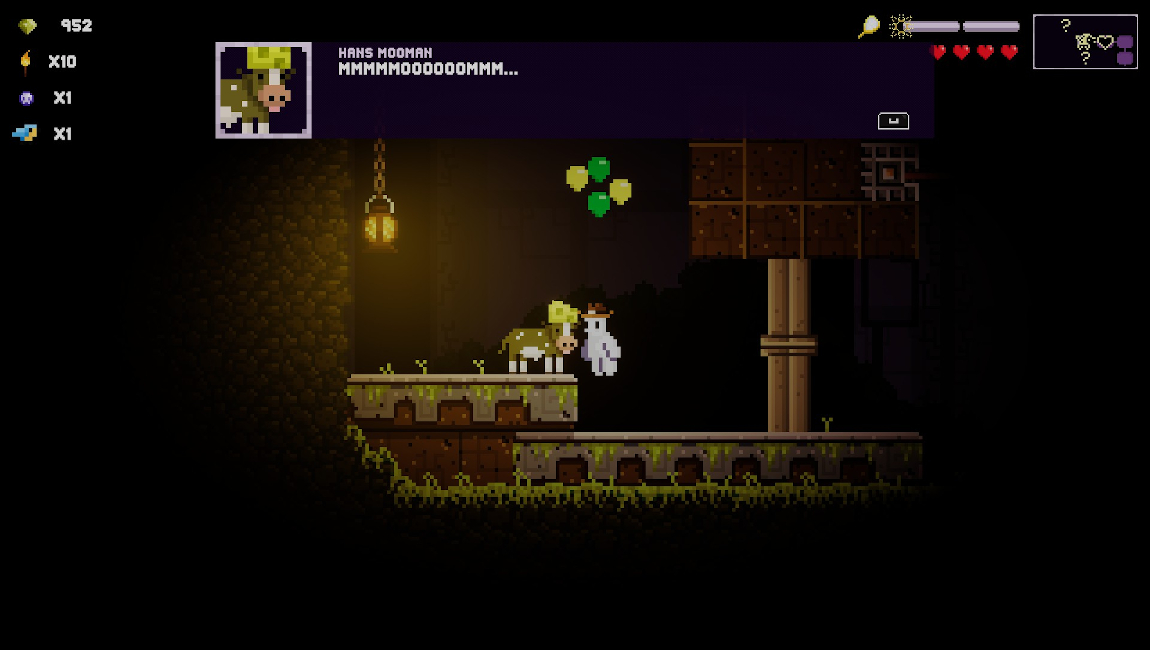This screenshot has width=1150, height=650.
Task: Click the sun light-meter icon
Action: [x=901, y=26]
